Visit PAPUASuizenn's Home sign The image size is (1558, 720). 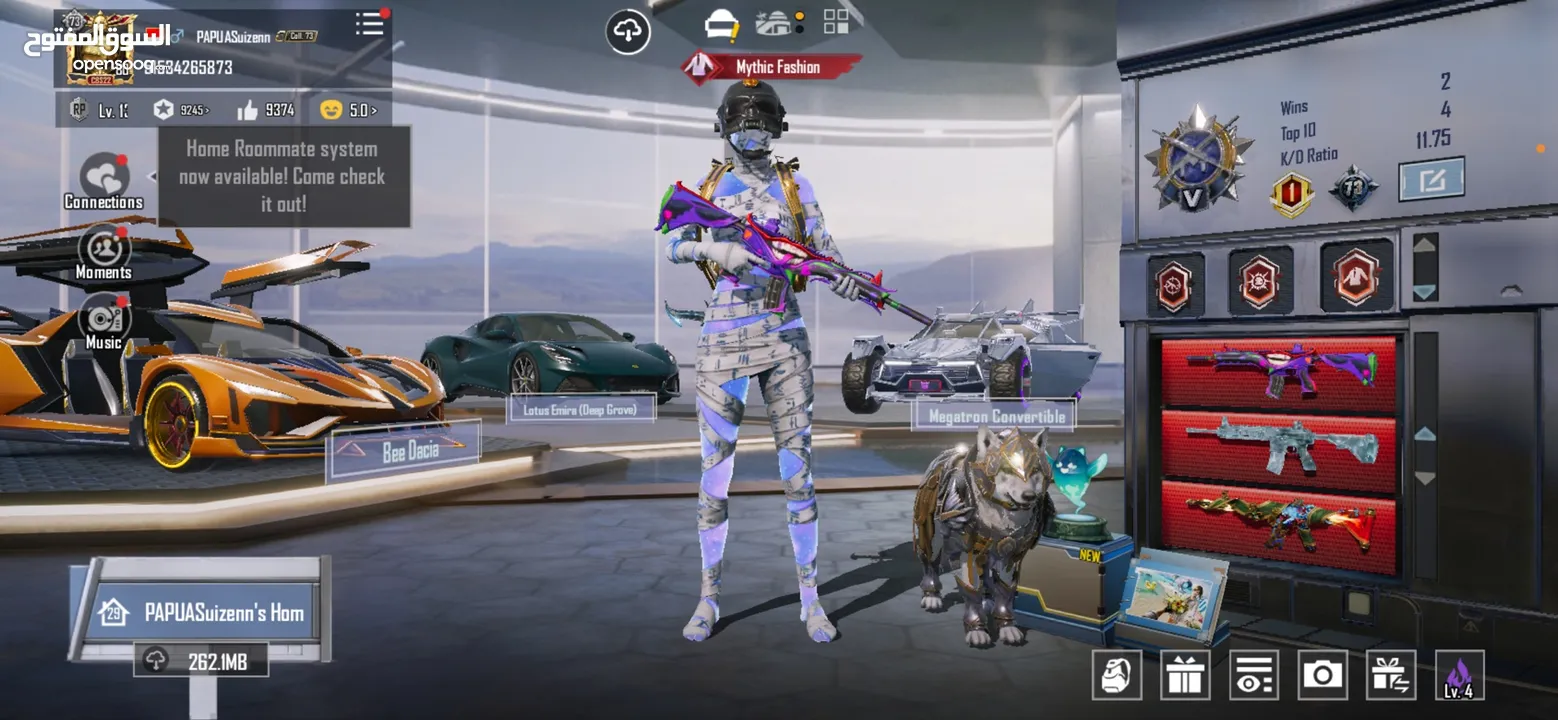click(x=208, y=612)
